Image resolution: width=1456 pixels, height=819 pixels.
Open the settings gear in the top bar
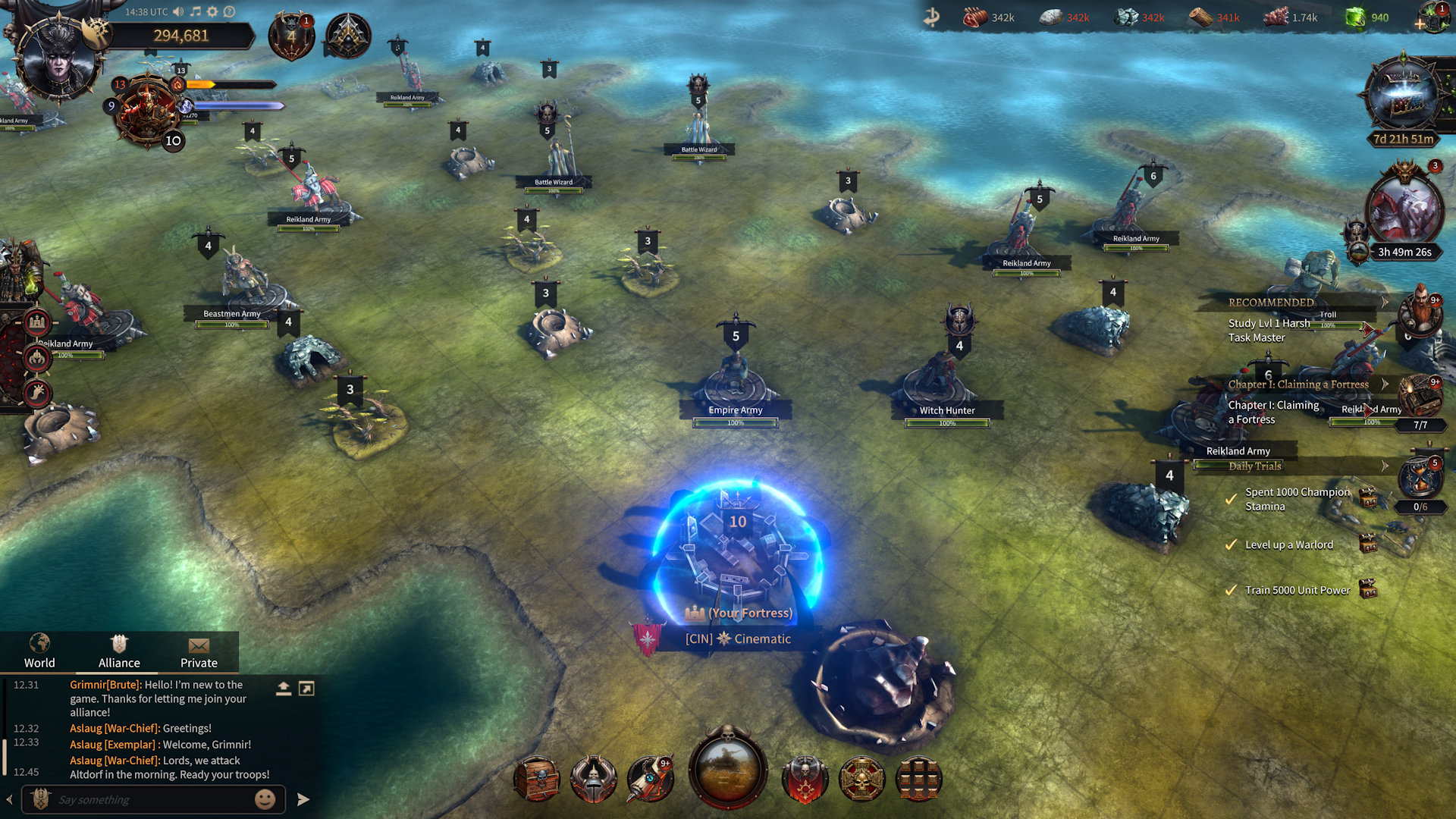coord(213,12)
